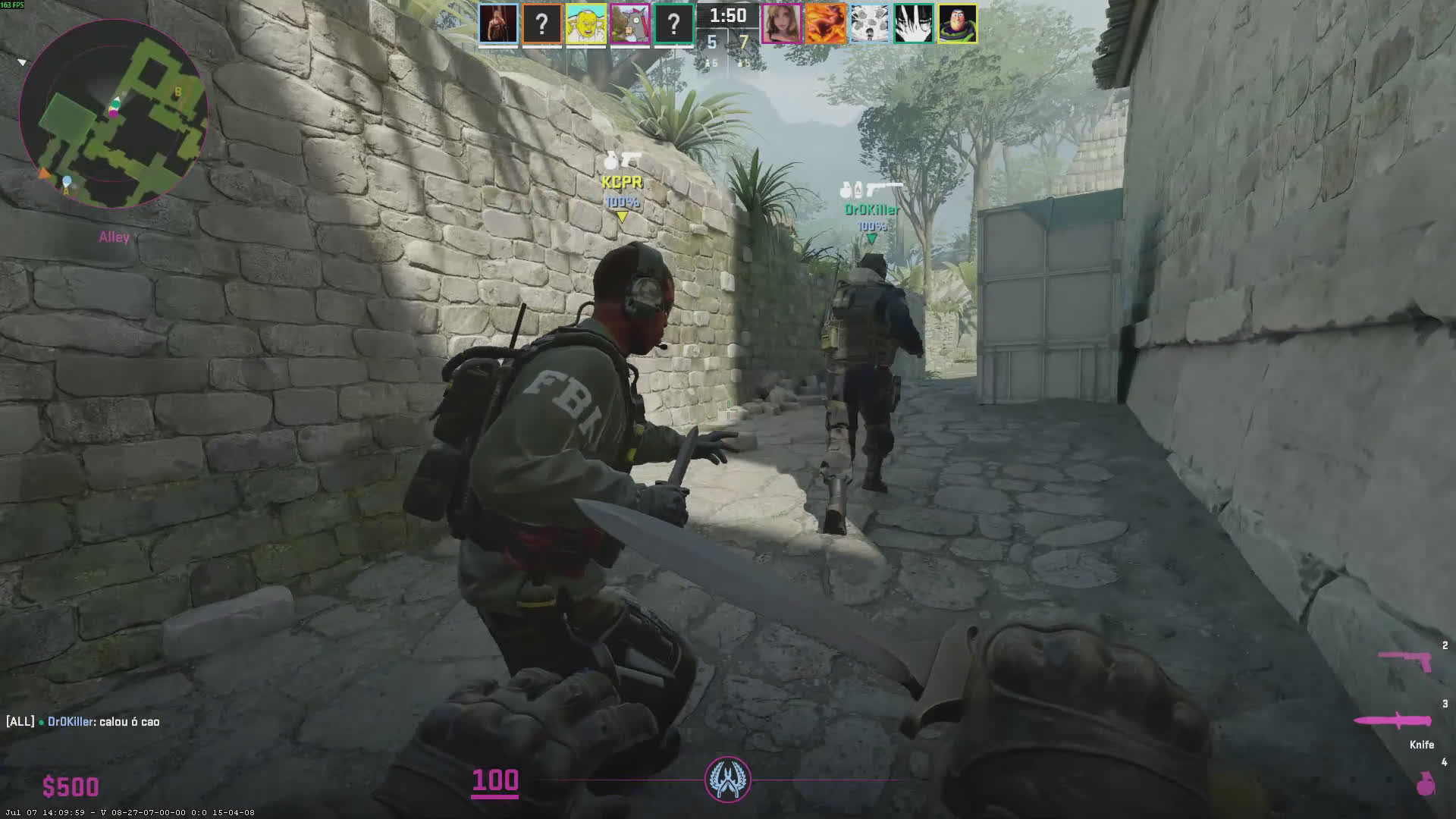Screen dimensions: 1456x819
Task: Click the blue-bordered dark figure avatar
Action: 498,24
